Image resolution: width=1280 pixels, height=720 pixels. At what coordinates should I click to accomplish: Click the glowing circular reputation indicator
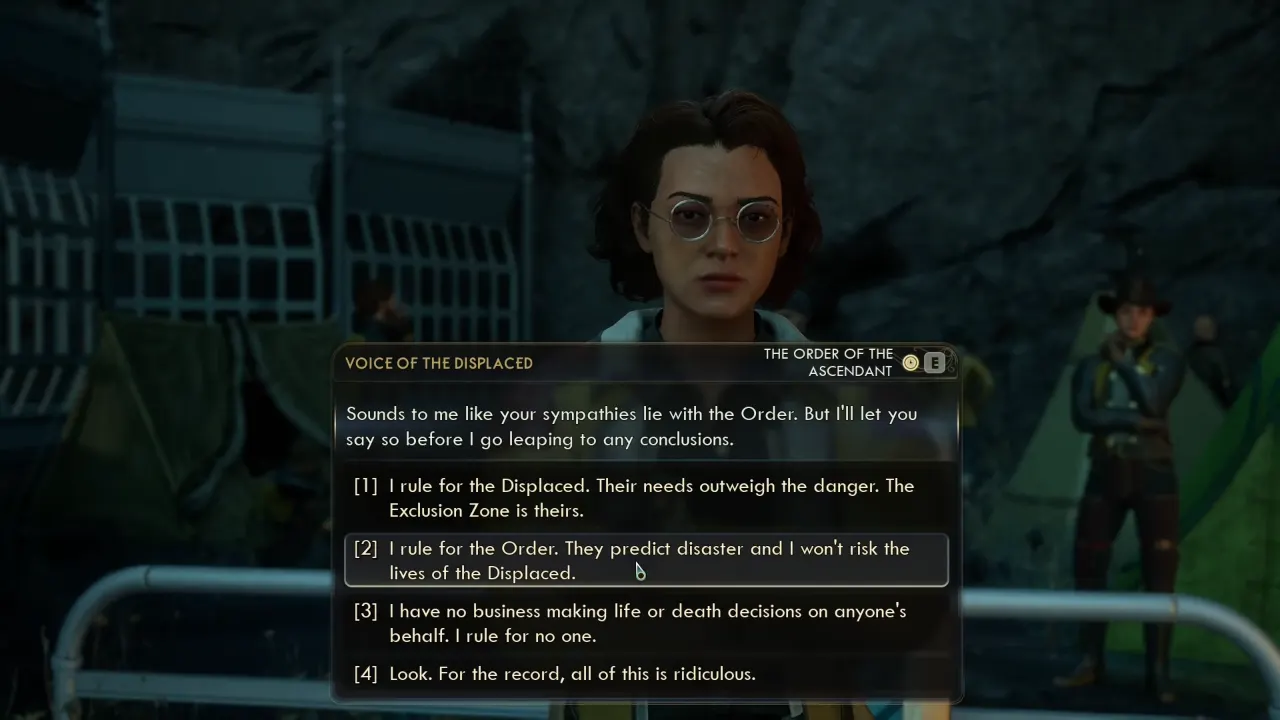910,362
